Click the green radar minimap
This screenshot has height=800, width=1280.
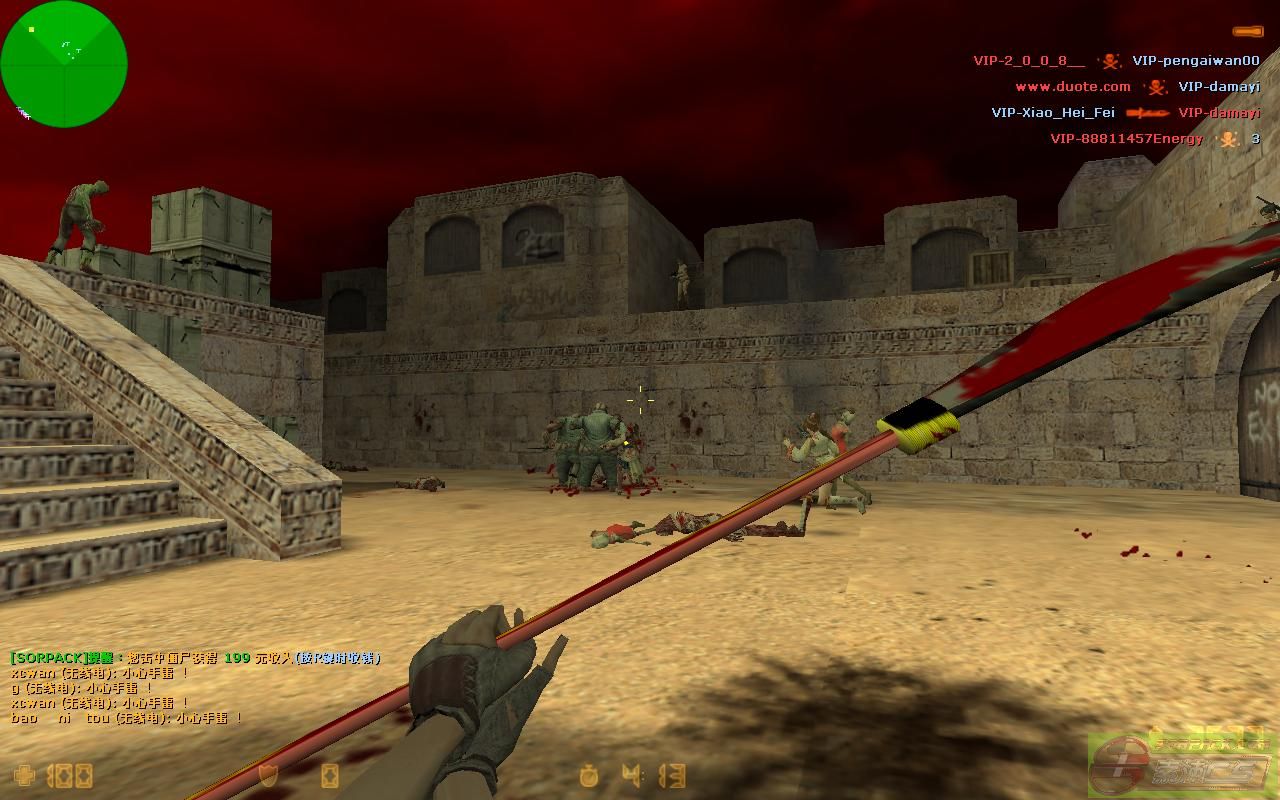[64, 64]
